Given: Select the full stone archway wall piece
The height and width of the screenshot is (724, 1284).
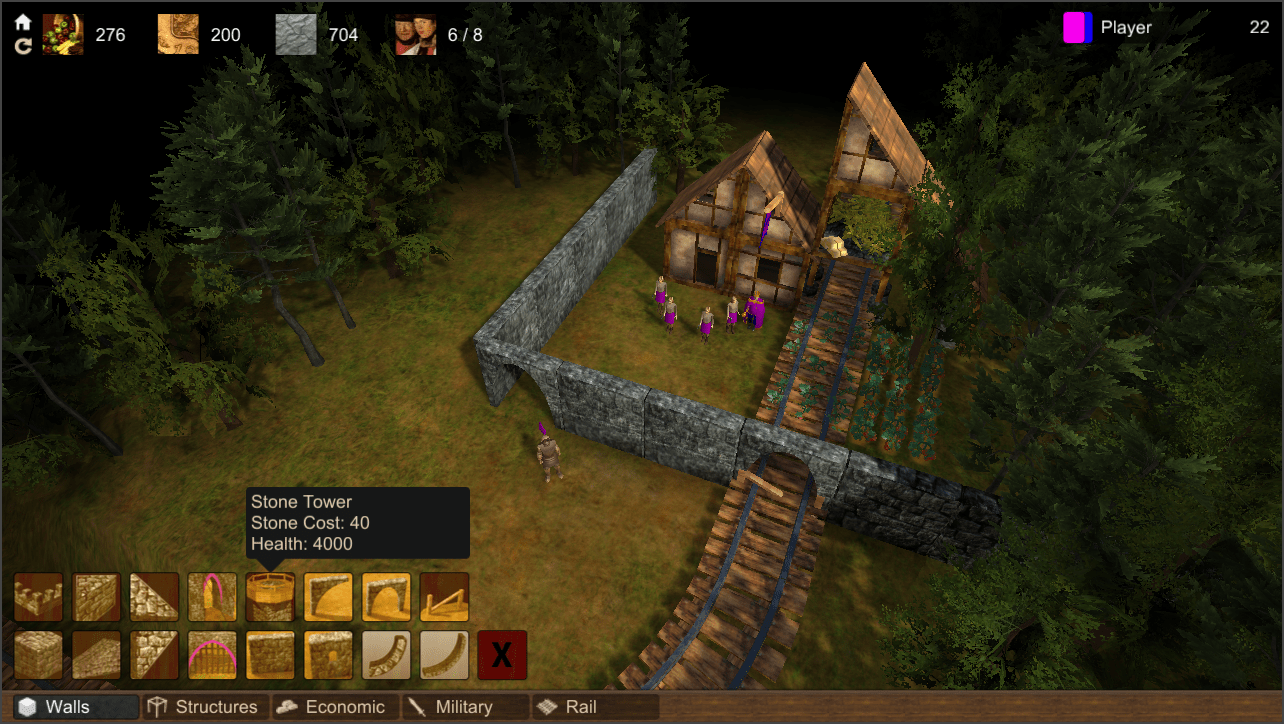Looking at the screenshot, I should pos(386,597).
